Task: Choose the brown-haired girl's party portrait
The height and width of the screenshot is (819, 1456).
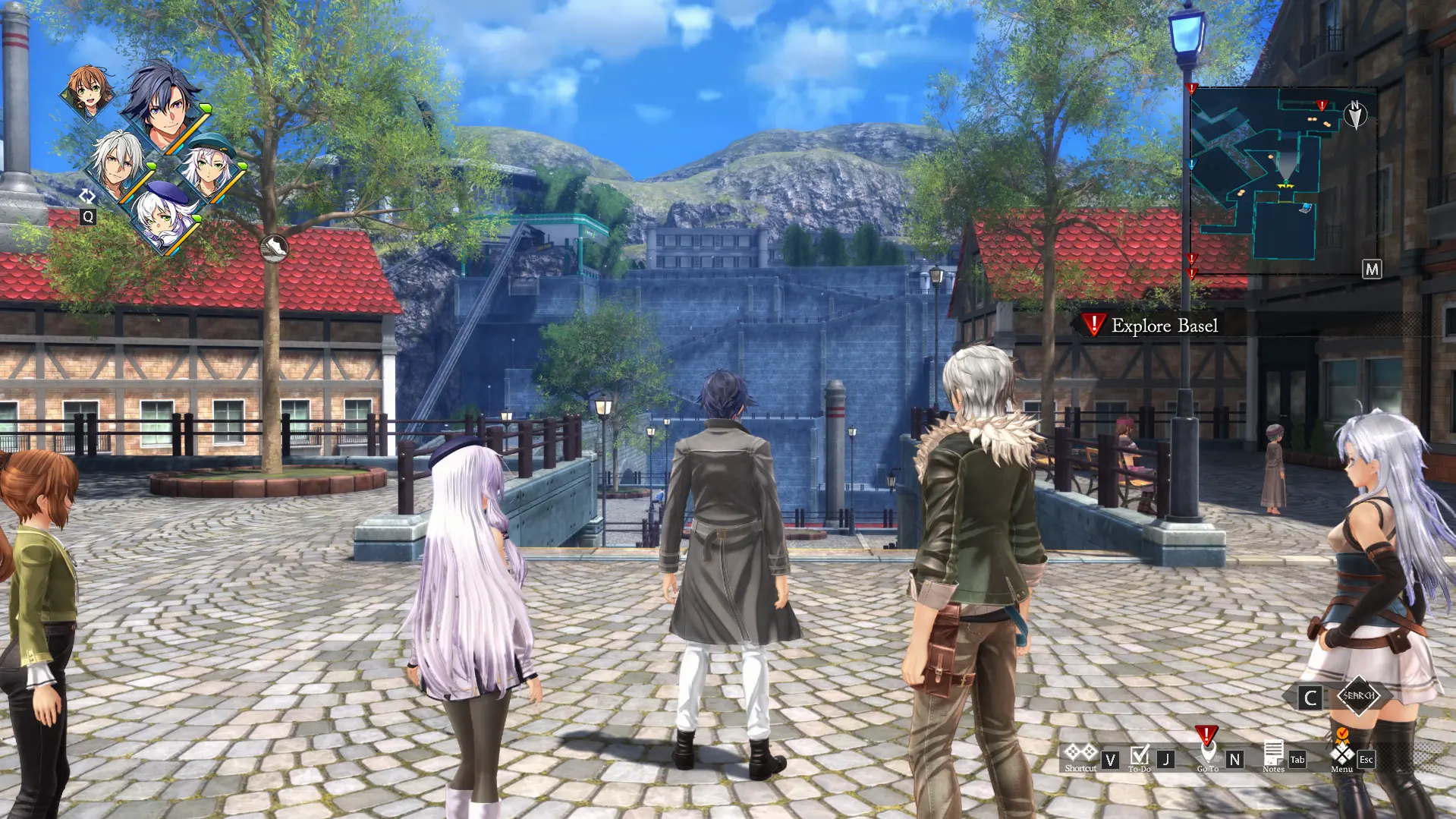Action: (89, 90)
